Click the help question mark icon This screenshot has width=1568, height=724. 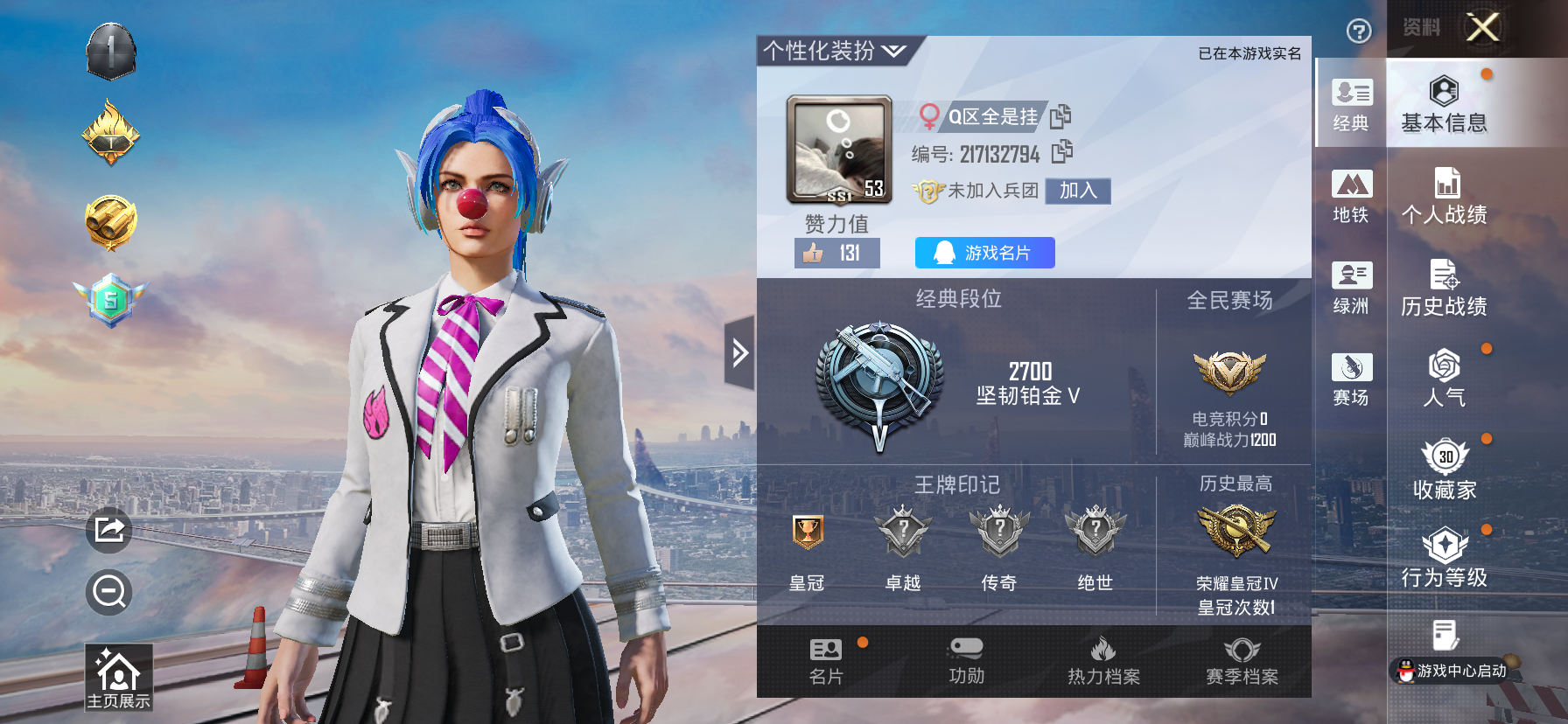coord(1358,32)
